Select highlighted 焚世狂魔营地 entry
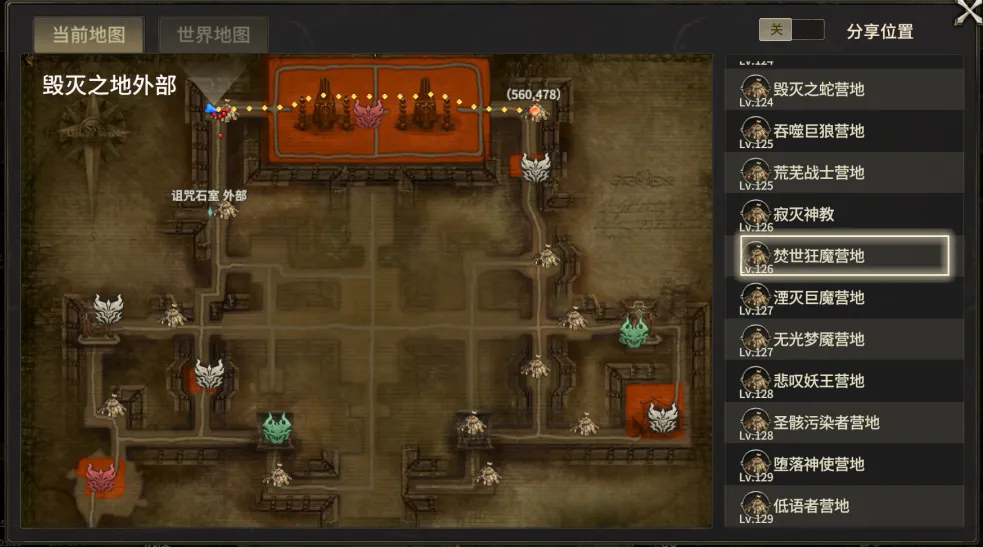 (x=844, y=256)
